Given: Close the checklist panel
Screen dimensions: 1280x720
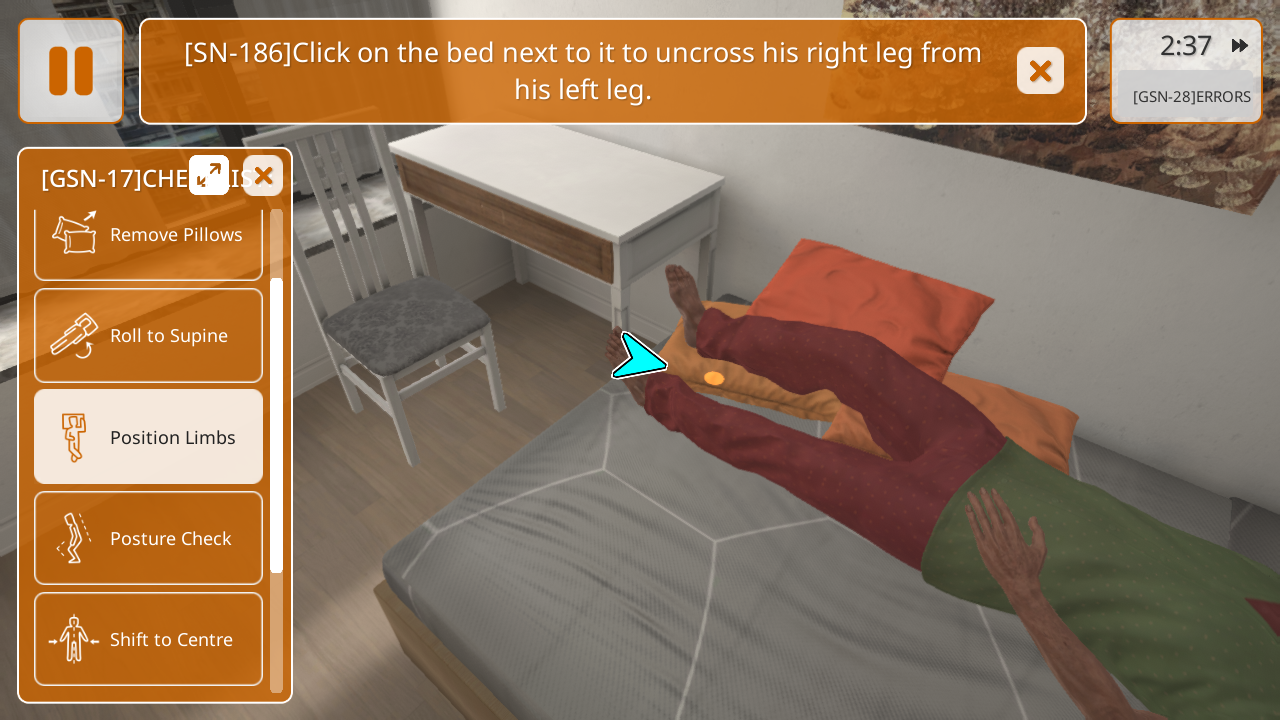Looking at the screenshot, I should pos(263,176).
